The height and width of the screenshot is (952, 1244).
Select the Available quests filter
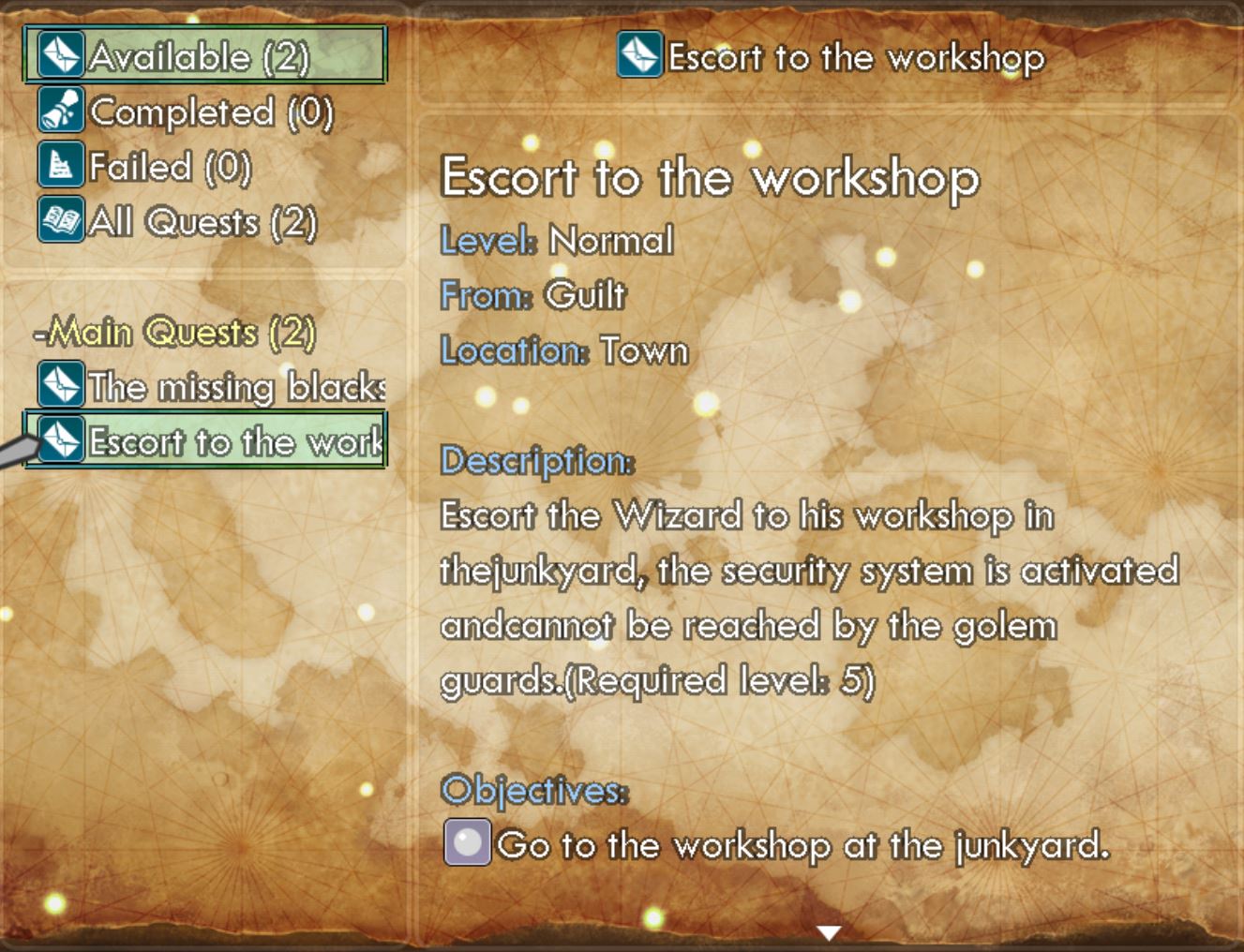click(x=204, y=56)
